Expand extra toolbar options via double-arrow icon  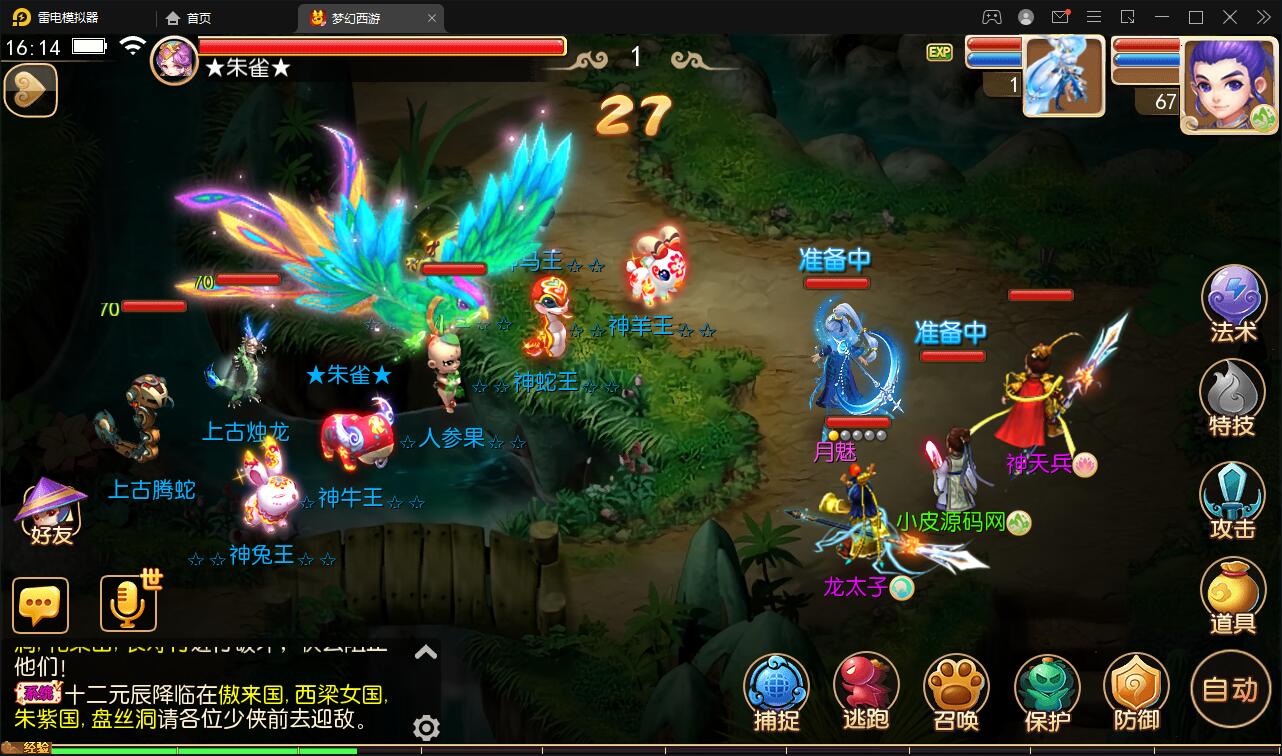pos(1262,17)
